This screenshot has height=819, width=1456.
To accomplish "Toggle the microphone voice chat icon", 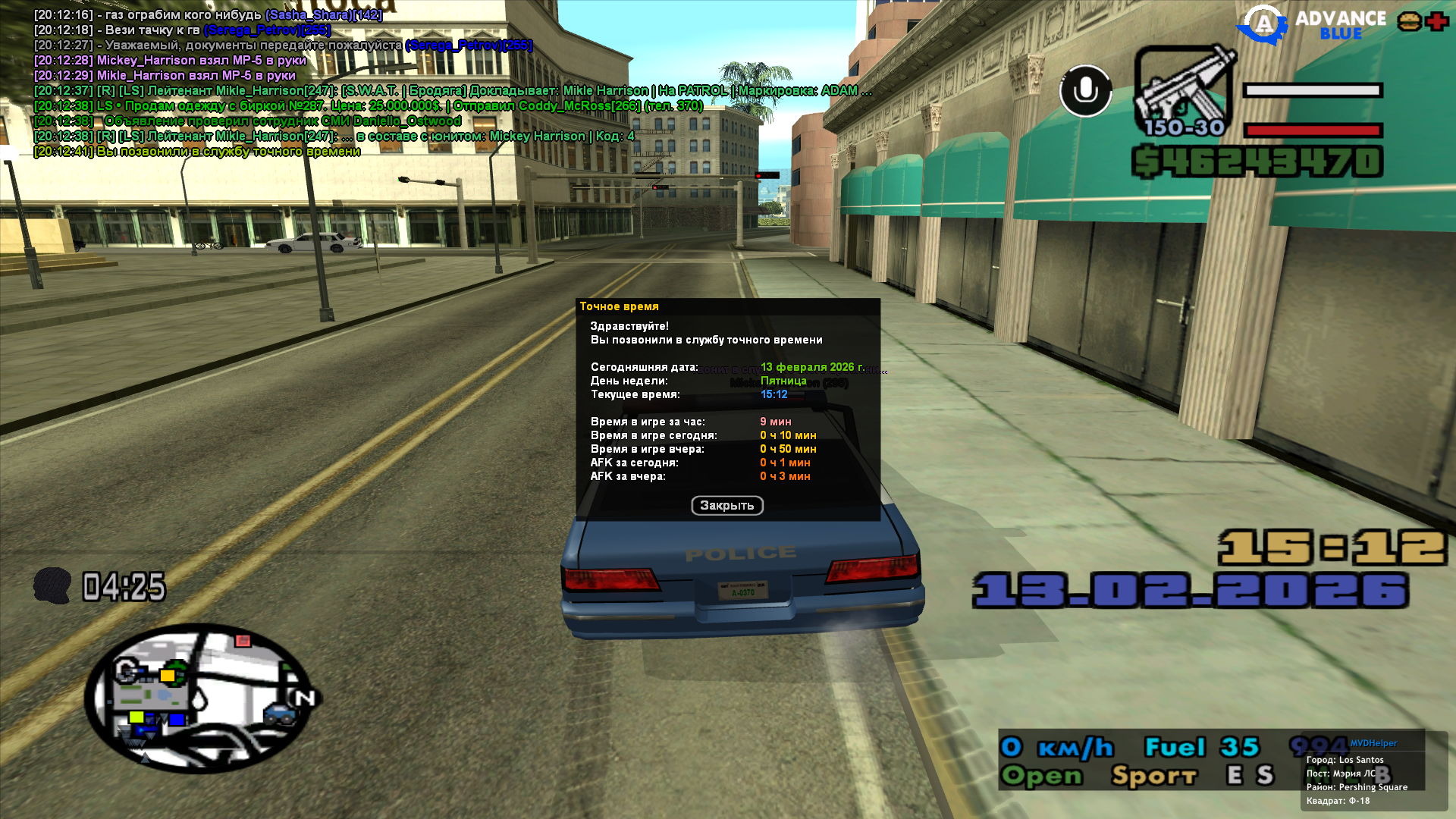I will [x=1085, y=91].
